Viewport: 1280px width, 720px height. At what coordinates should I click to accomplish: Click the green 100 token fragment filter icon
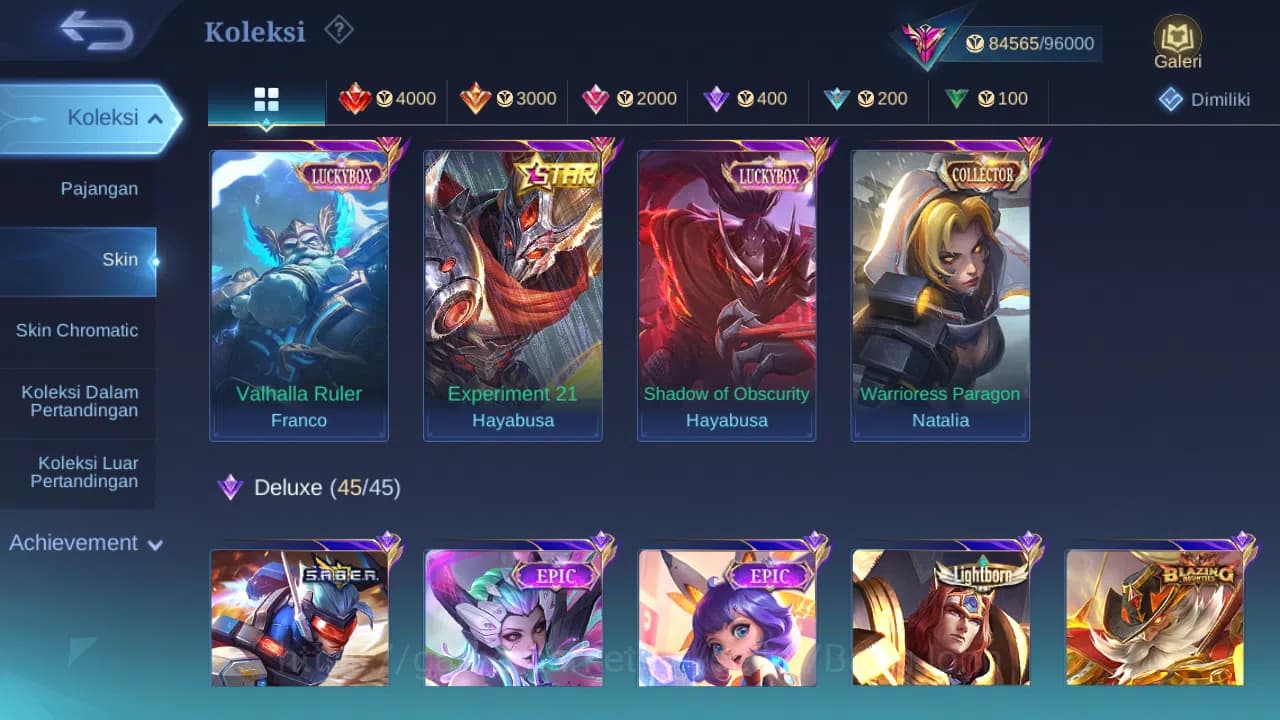coord(957,99)
